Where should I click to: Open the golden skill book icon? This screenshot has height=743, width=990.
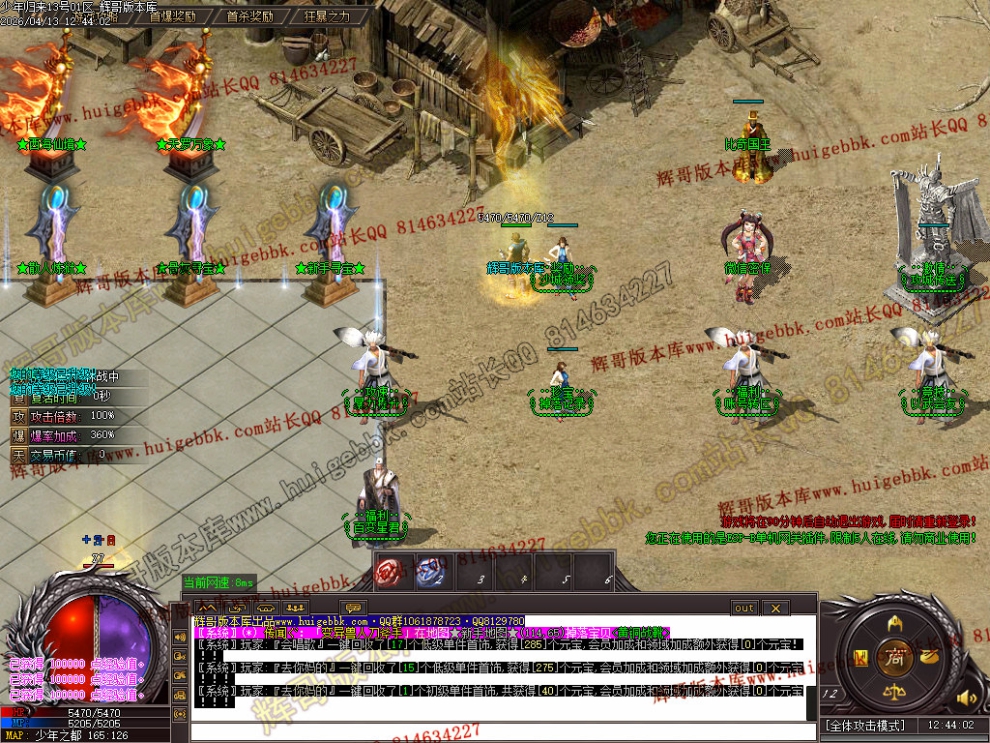pos(860,657)
